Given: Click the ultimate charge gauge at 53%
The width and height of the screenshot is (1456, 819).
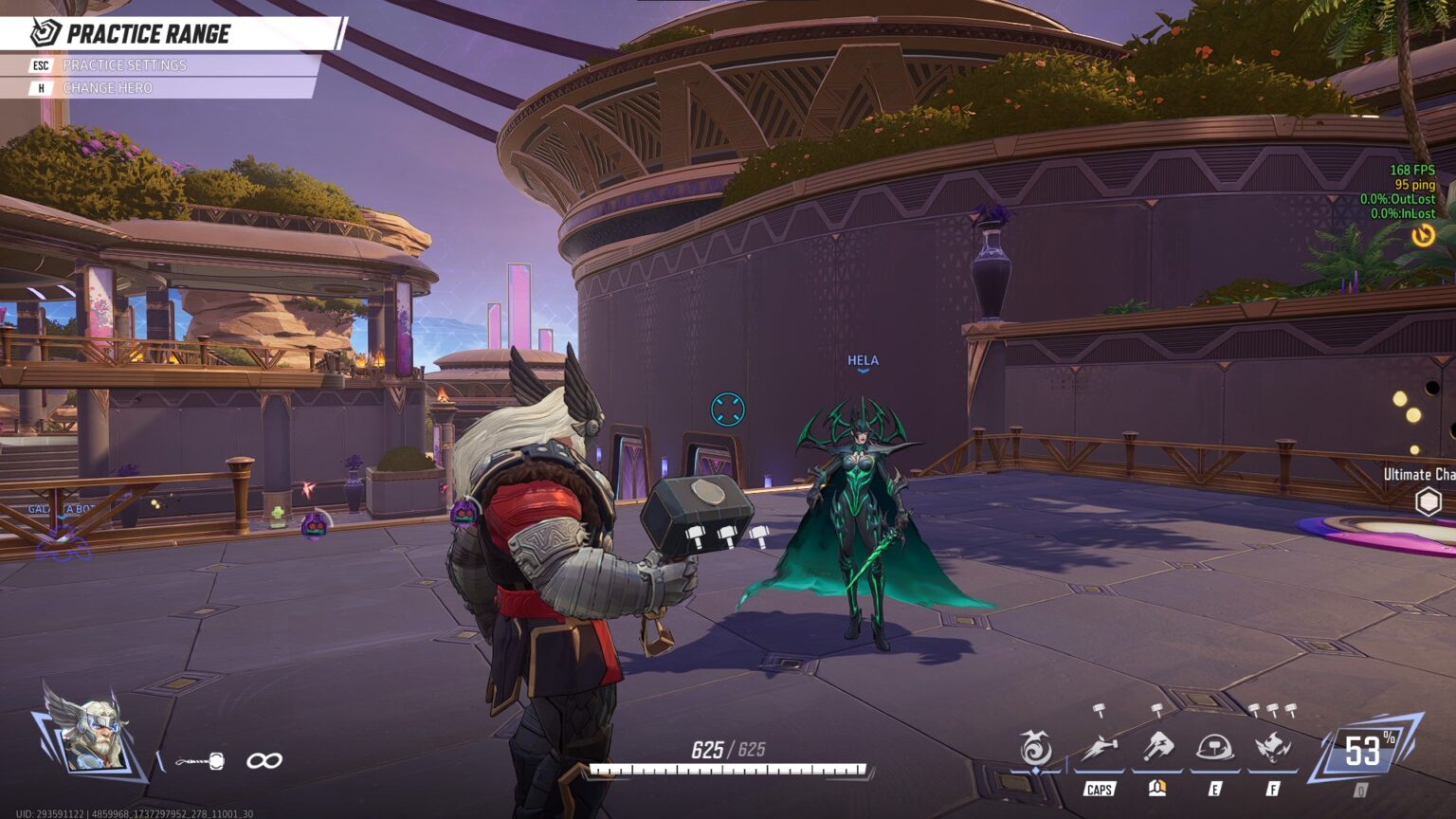Looking at the screenshot, I should tap(1364, 752).
